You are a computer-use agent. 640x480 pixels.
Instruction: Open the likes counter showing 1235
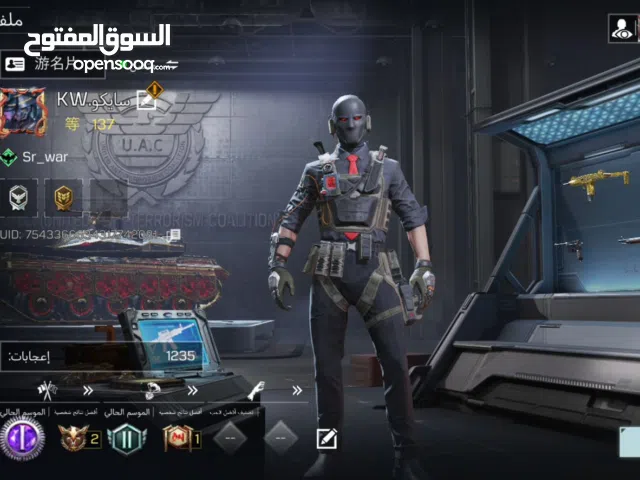click(x=180, y=355)
